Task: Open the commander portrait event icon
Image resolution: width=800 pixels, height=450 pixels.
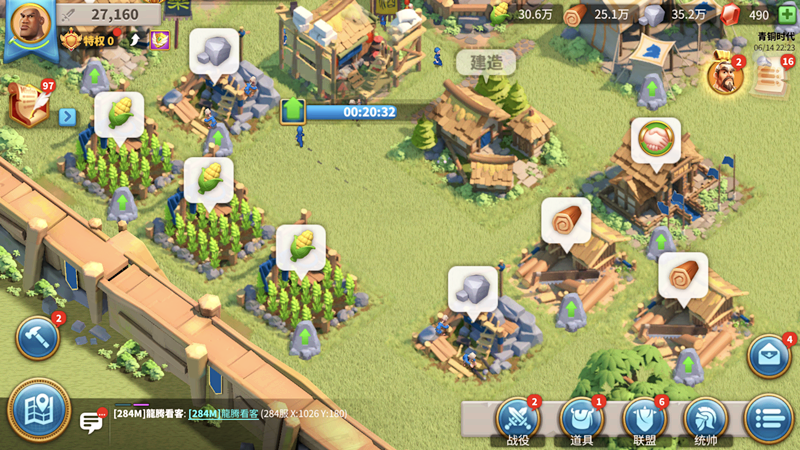Action: pyautogui.click(x=724, y=76)
